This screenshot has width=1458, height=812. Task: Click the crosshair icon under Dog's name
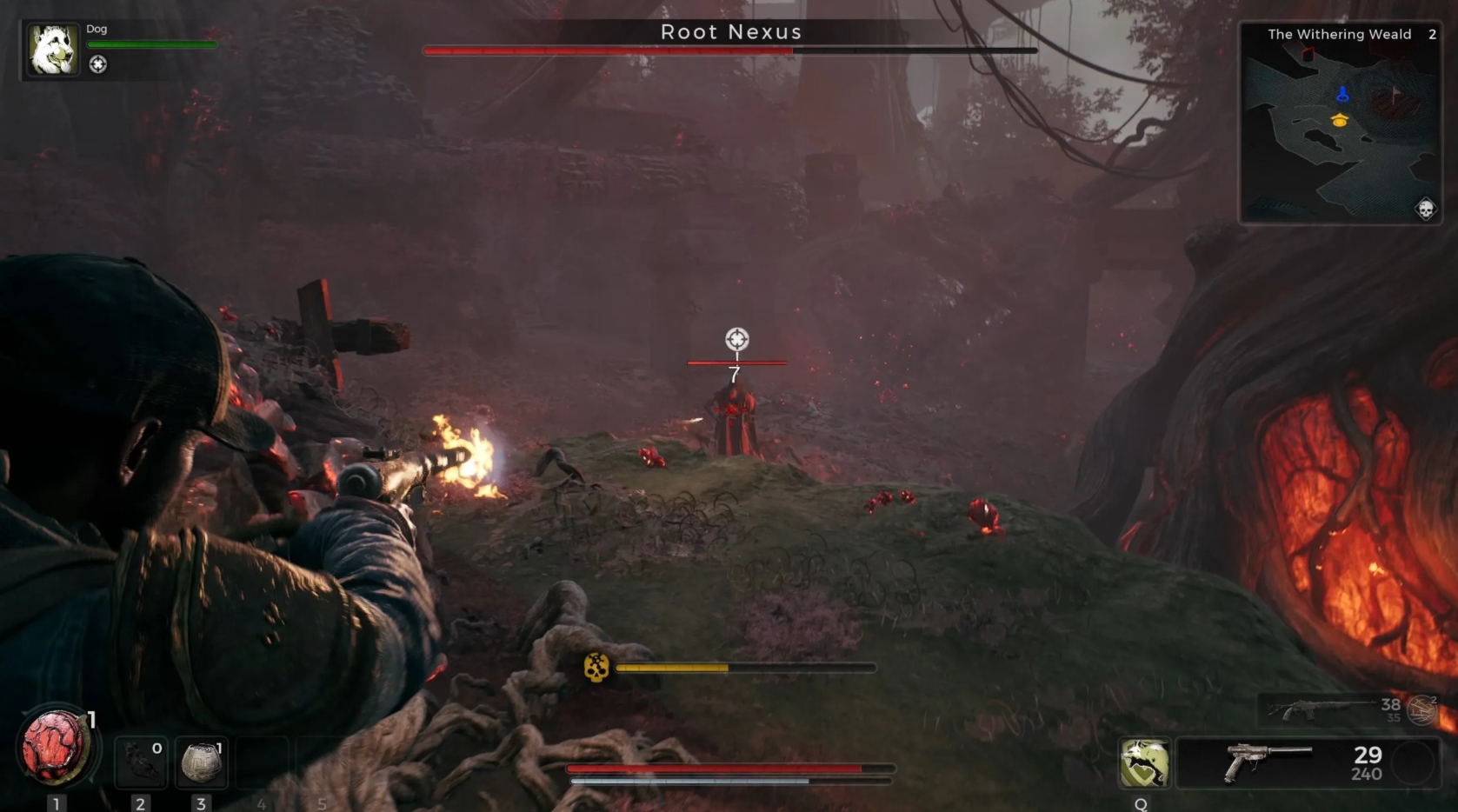(98, 64)
